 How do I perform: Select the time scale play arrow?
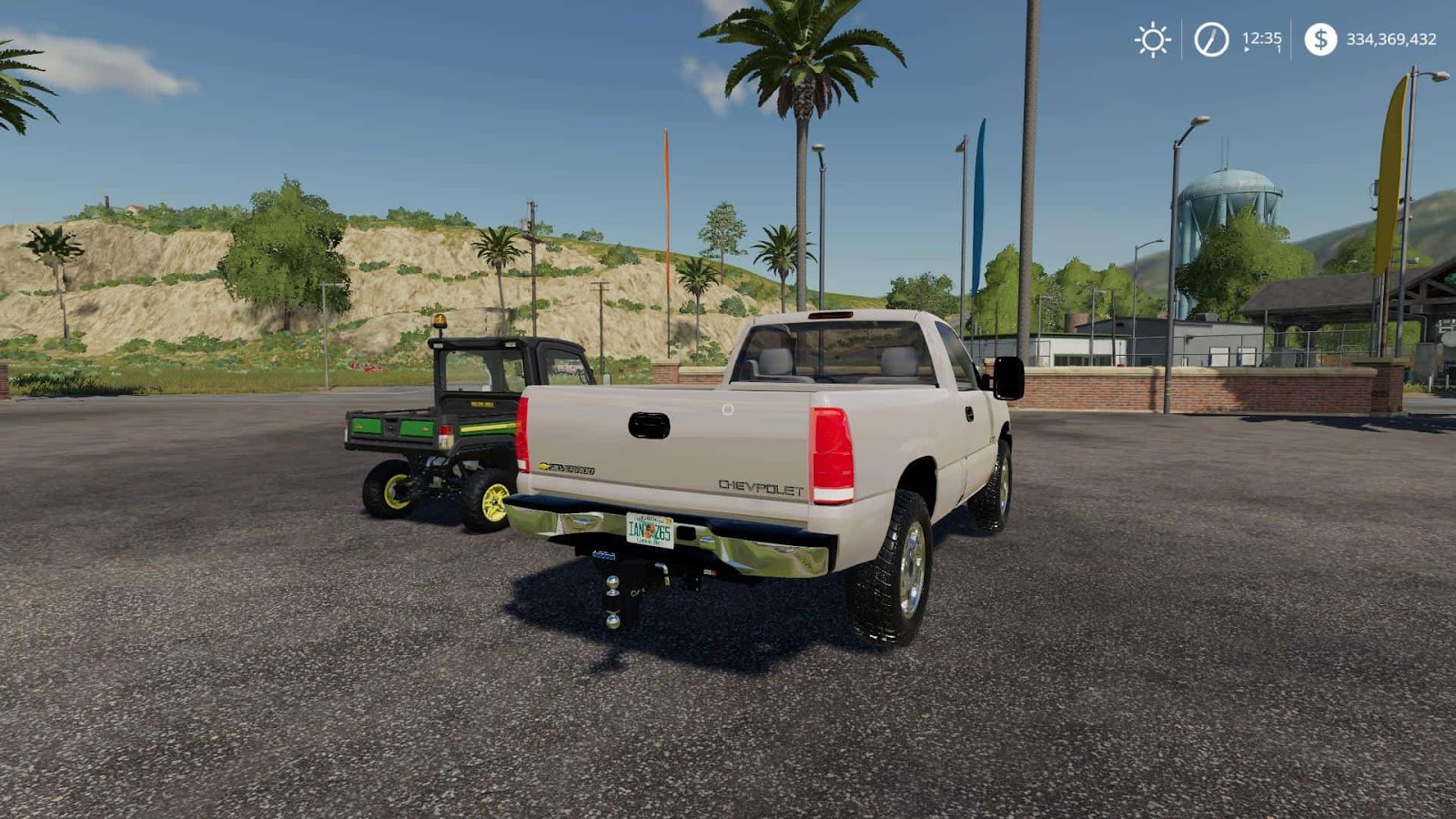coord(1245,49)
